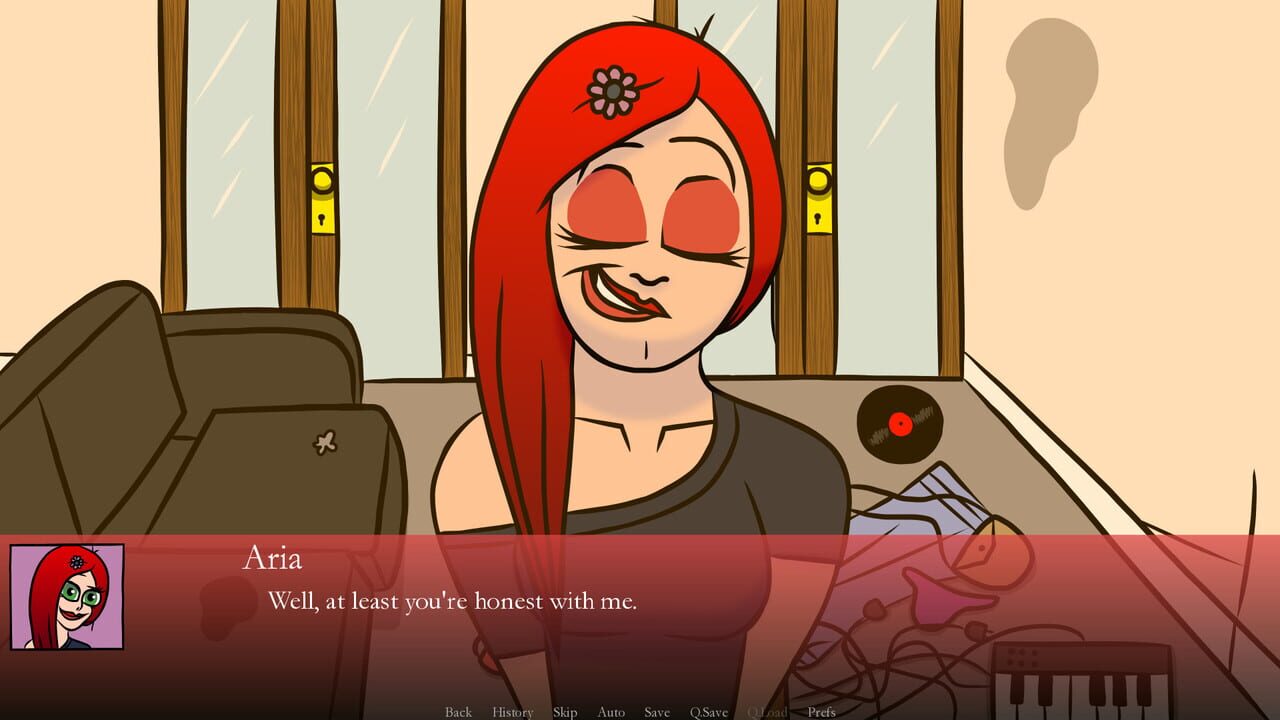The width and height of the screenshot is (1280, 720).
Task: Enable Skip mode
Action: 564,712
